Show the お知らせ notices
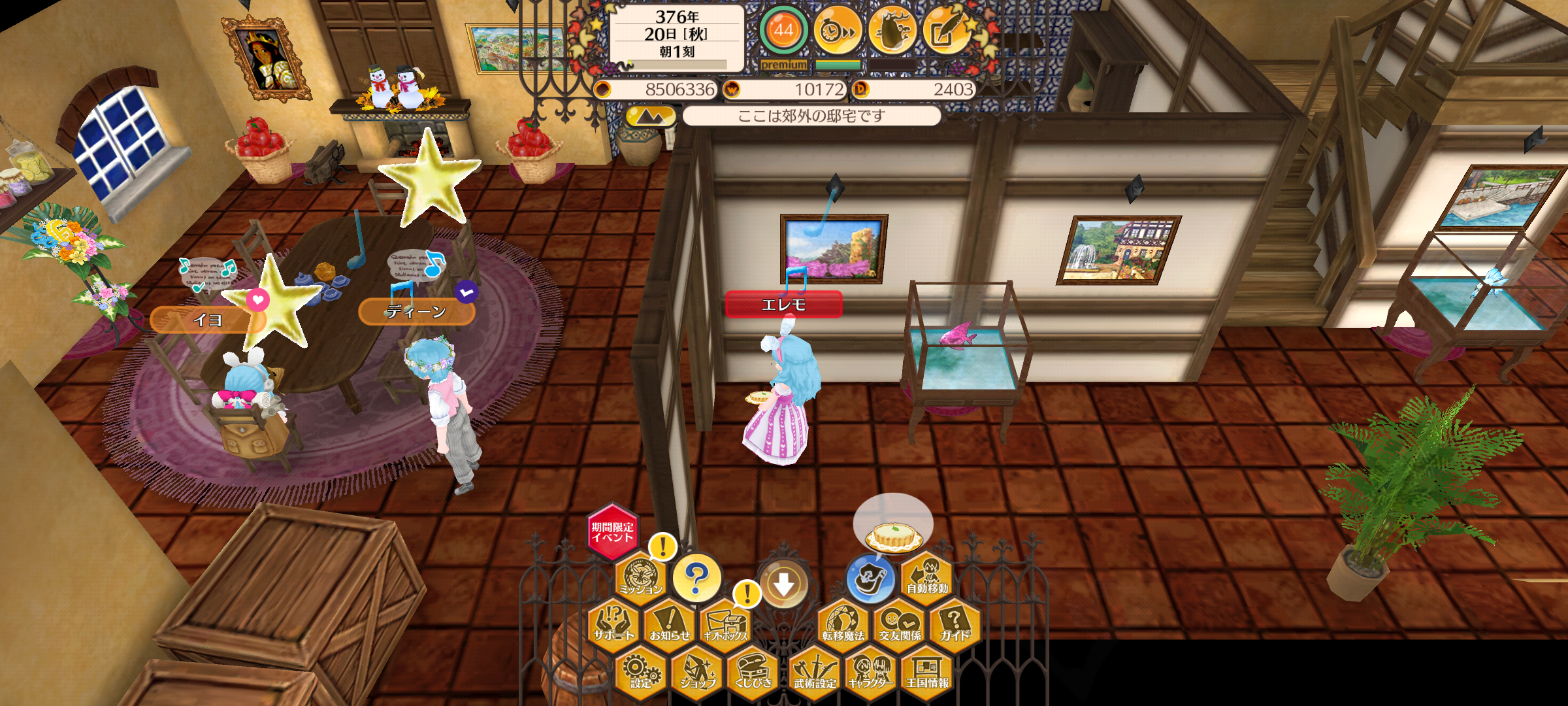This screenshot has height=706, width=1568. (x=670, y=624)
